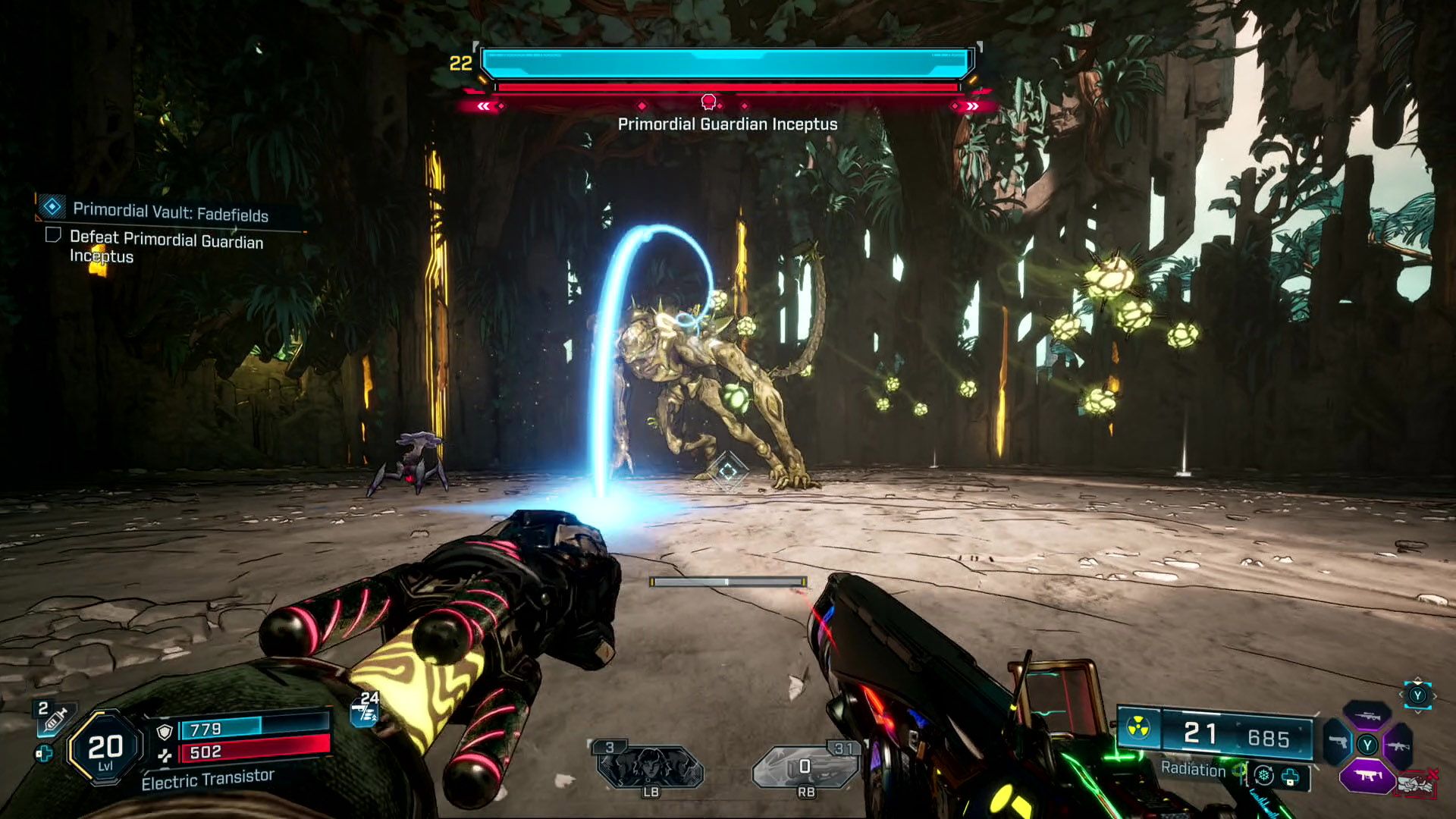Click the Electric Transistor shield label

click(x=209, y=778)
